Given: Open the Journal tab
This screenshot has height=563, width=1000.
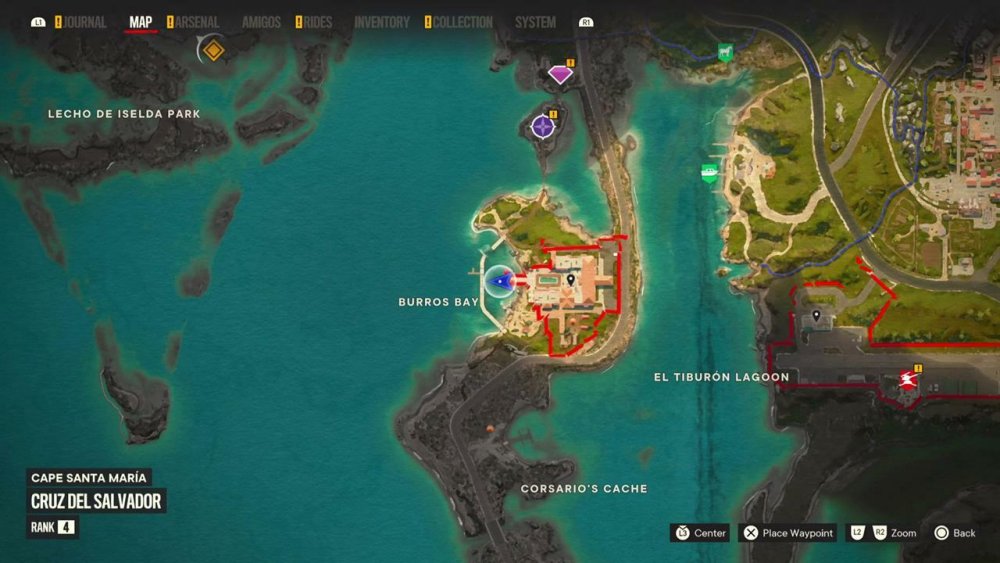Looking at the screenshot, I should (x=84, y=22).
